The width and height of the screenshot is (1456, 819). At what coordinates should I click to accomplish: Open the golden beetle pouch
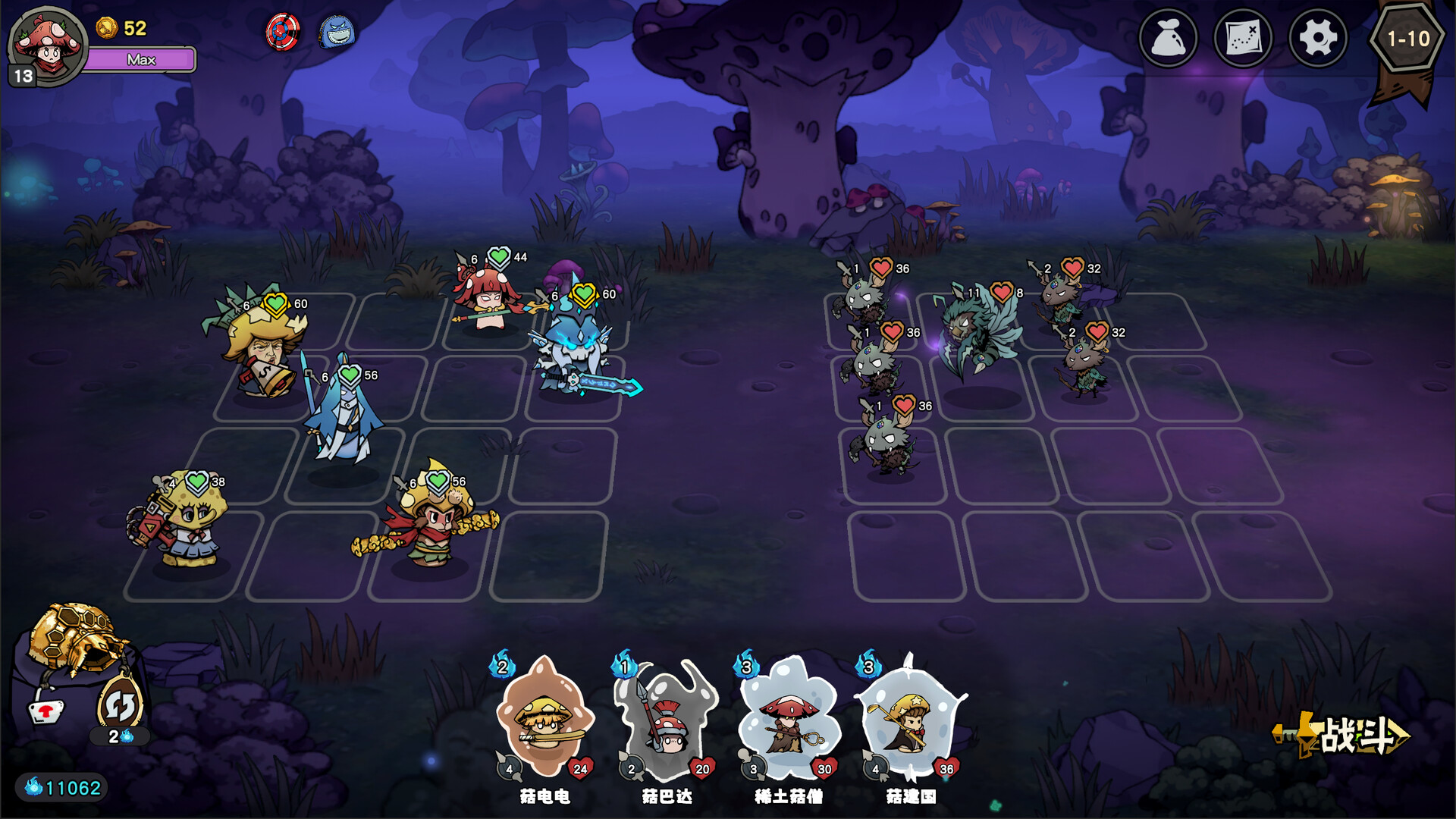pyautogui.click(x=76, y=641)
